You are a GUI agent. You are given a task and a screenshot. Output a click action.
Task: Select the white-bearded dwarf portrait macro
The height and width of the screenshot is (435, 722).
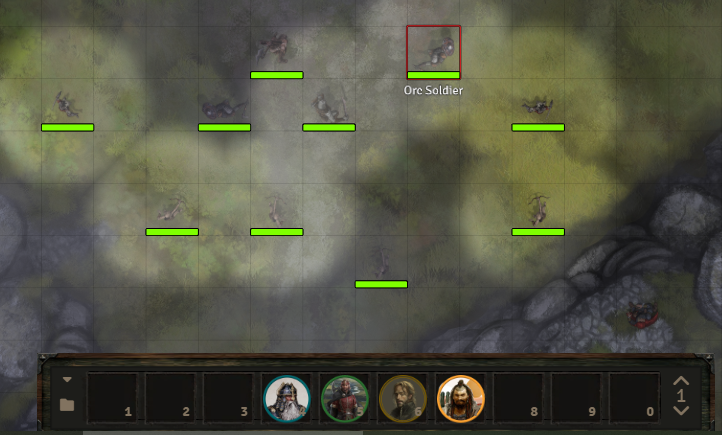click(x=287, y=398)
